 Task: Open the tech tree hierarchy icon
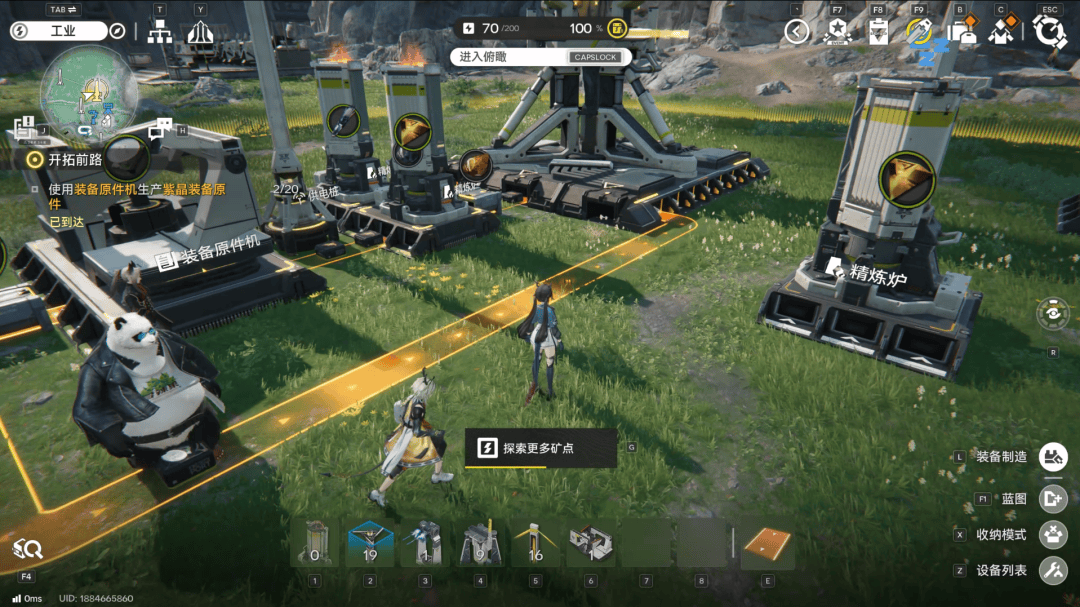tap(159, 32)
